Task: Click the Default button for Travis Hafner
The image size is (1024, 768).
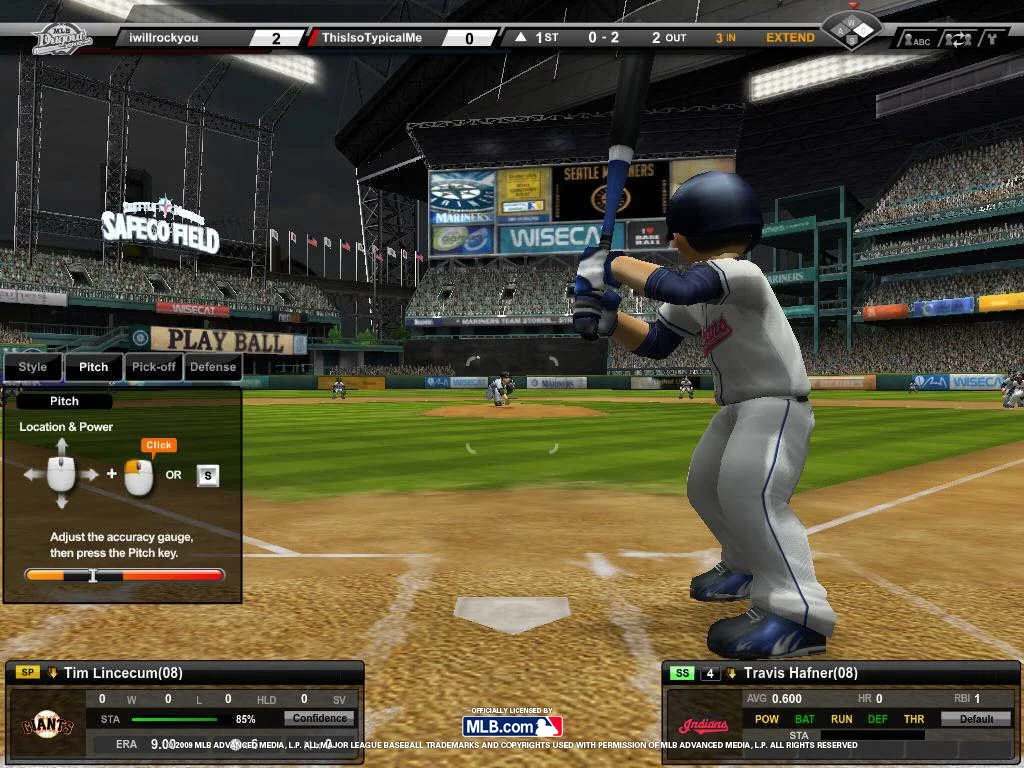Action: [x=976, y=719]
